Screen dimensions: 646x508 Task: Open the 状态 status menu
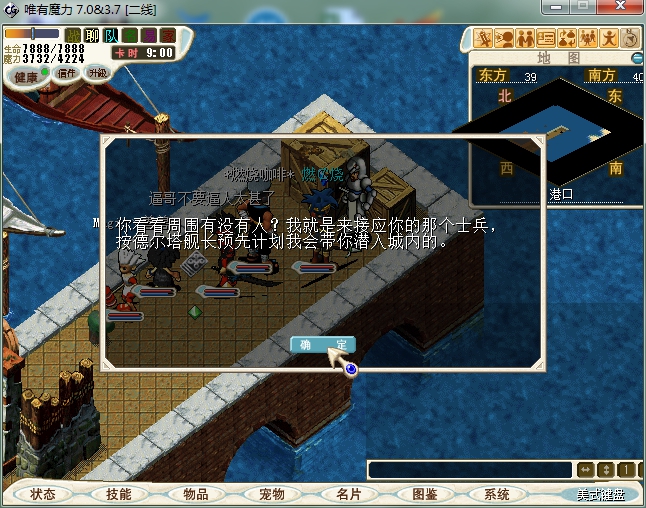42,495
